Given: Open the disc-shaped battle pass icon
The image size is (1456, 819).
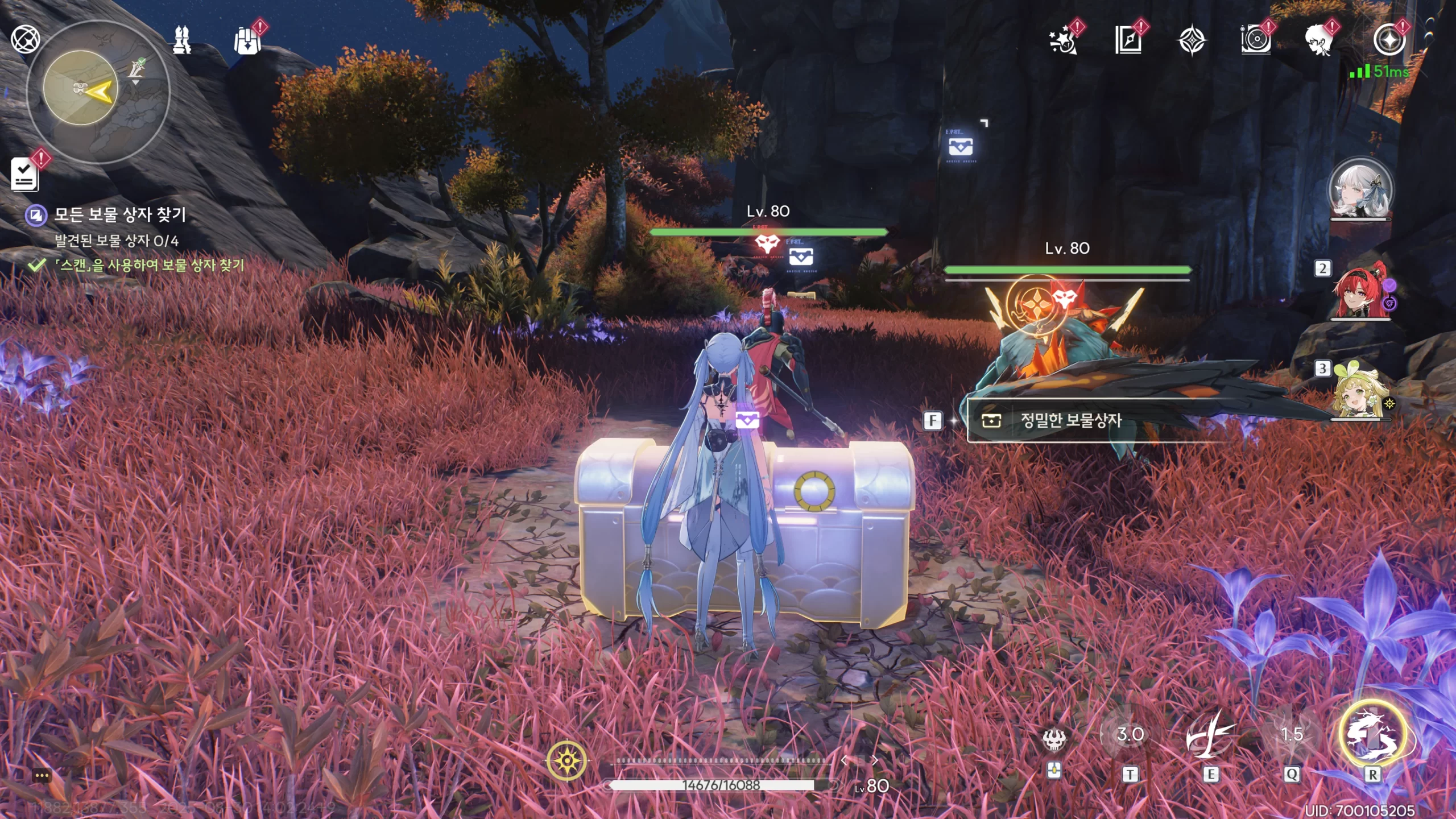Looking at the screenshot, I should 1255,41.
